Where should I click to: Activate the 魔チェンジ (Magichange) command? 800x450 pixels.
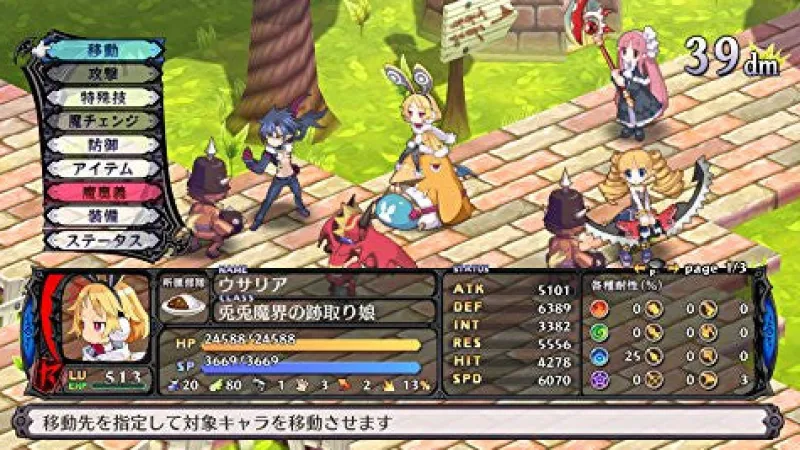coord(104,121)
